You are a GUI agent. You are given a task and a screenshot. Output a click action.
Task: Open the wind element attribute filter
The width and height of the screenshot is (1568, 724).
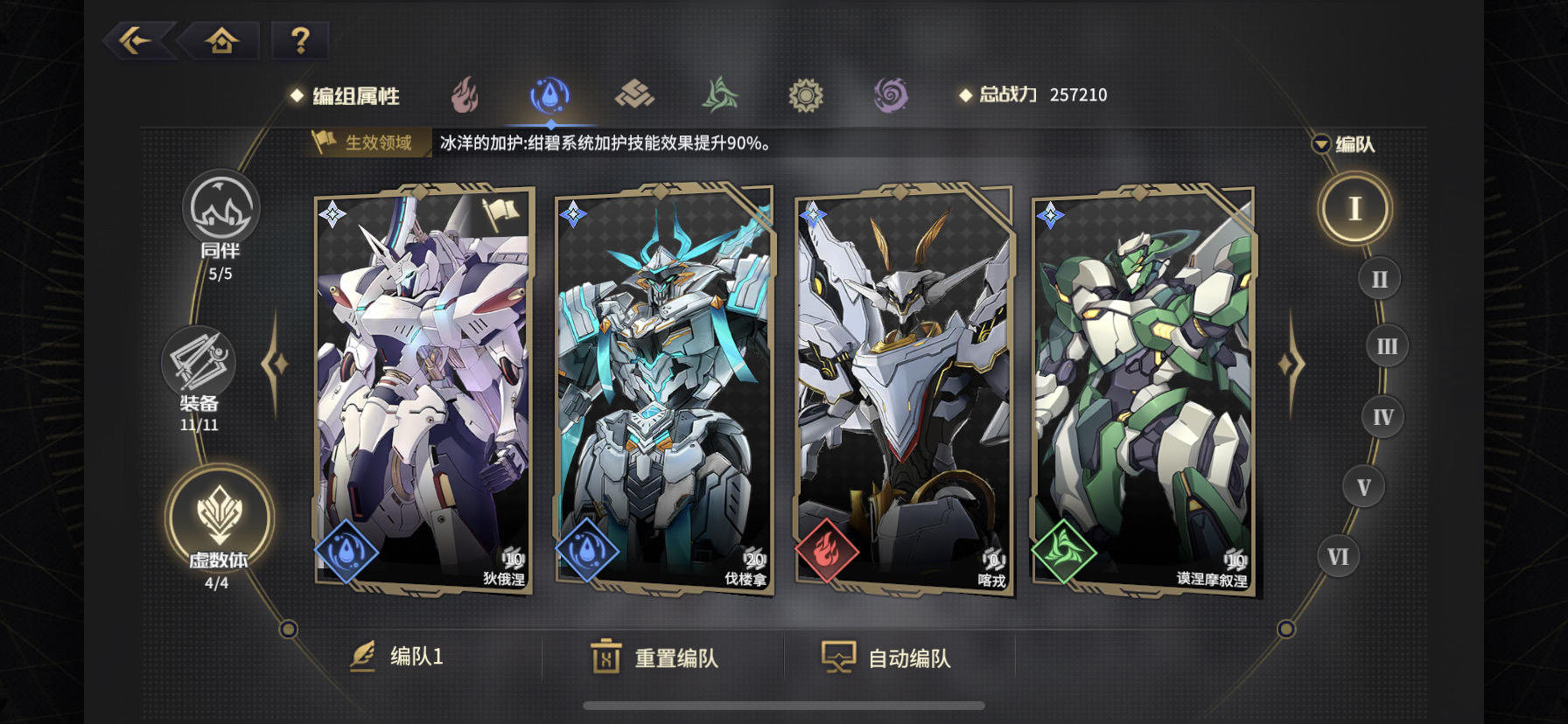(x=719, y=94)
